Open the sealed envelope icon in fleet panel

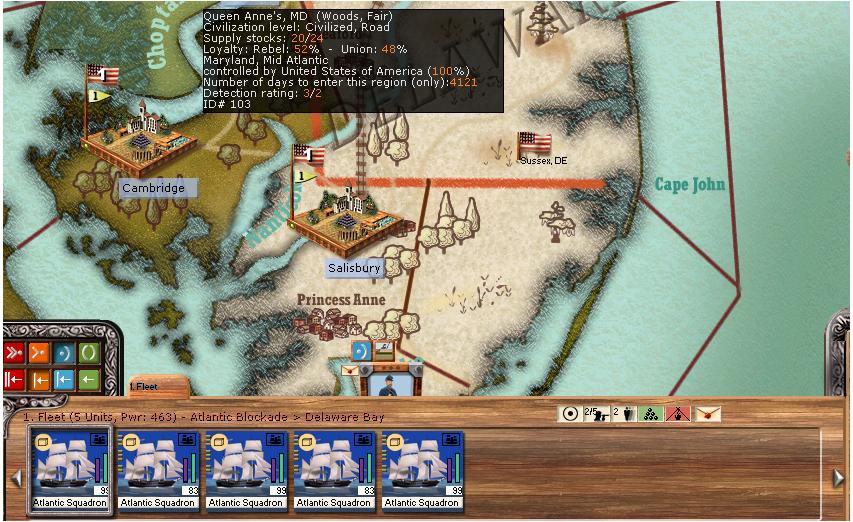[x=708, y=414]
